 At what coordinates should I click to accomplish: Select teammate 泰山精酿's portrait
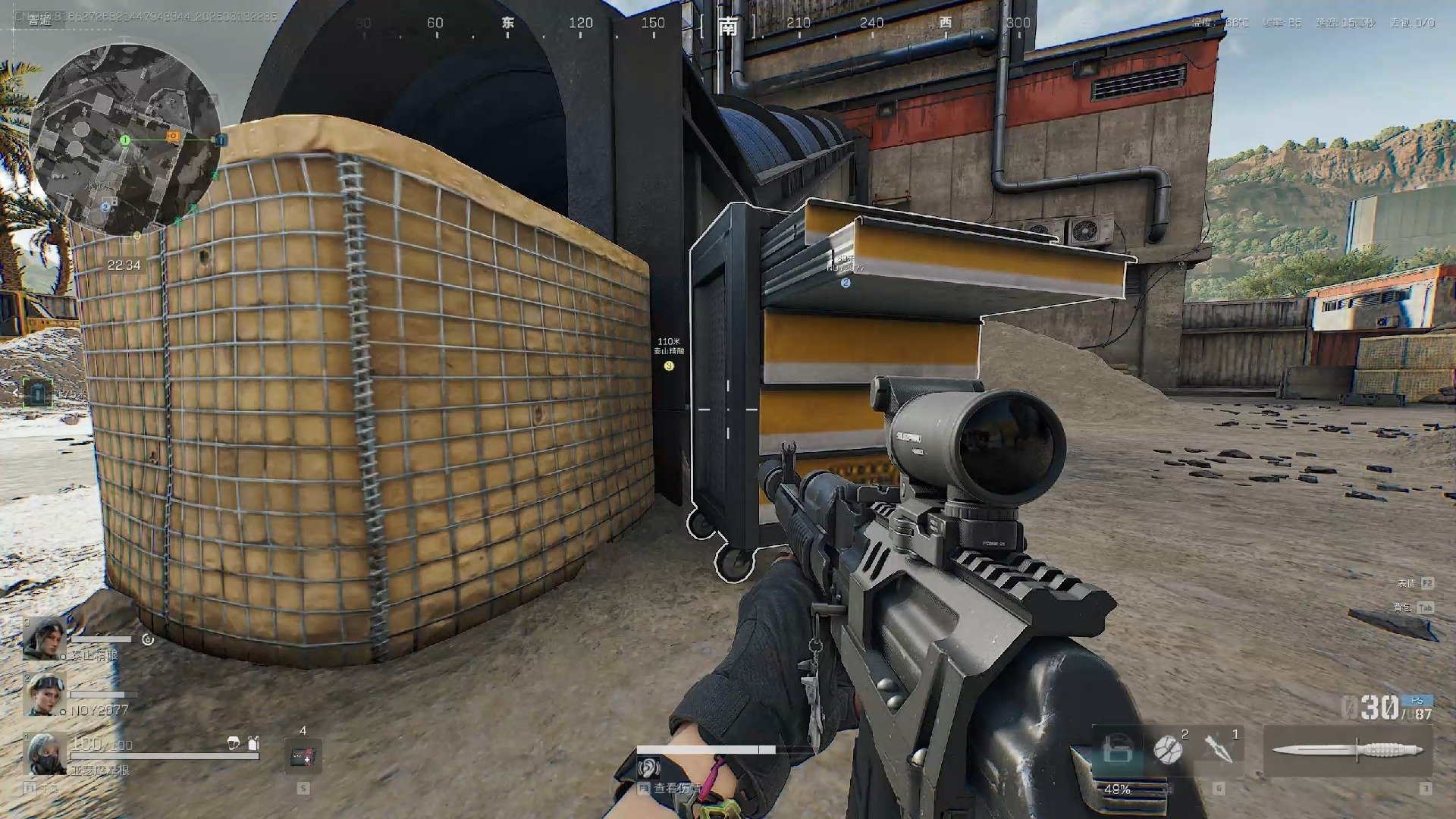click(43, 638)
